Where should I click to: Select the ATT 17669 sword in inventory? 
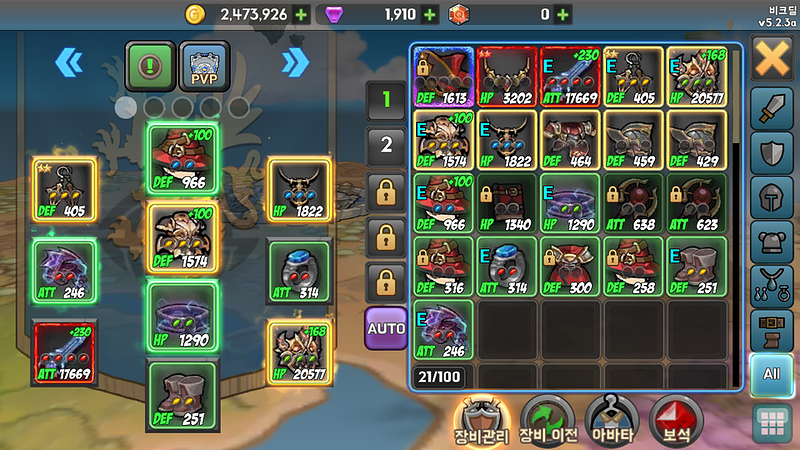pyautogui.click(x=569, y=76)
